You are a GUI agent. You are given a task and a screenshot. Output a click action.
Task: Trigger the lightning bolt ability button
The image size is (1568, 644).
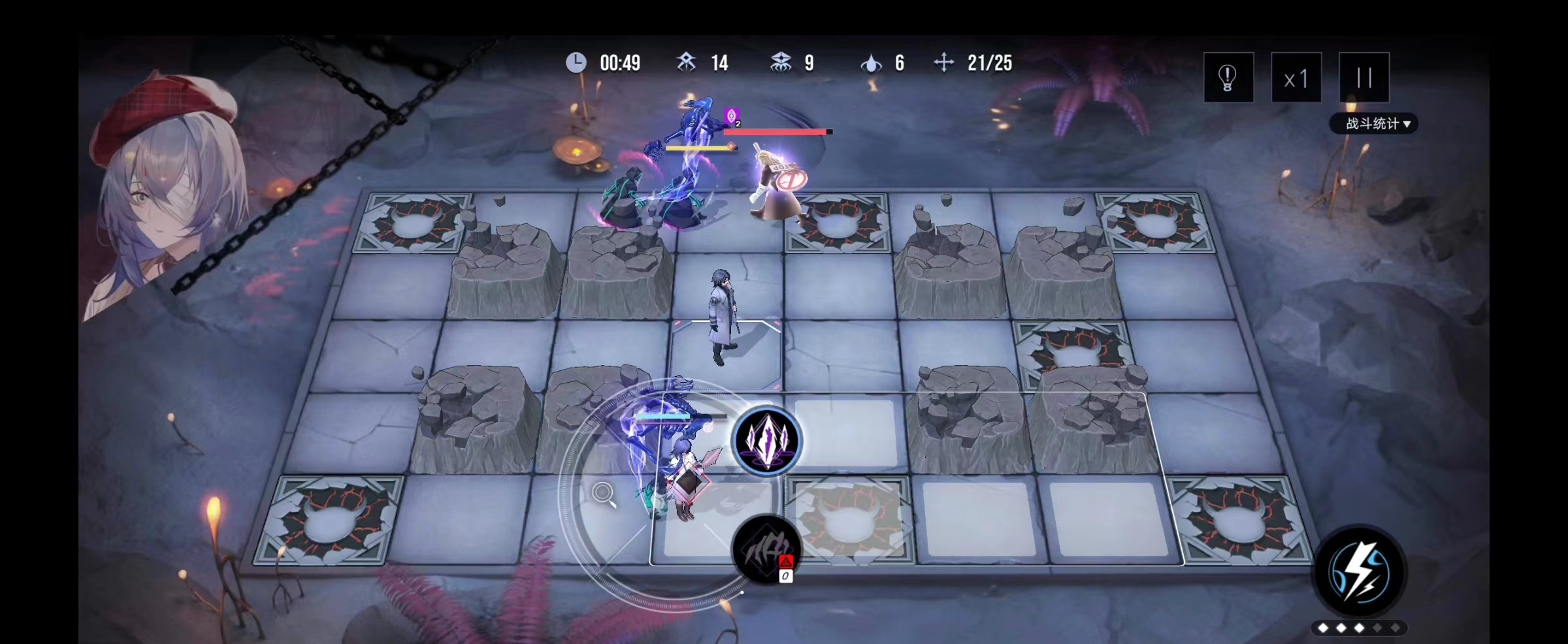(1359, 572)
